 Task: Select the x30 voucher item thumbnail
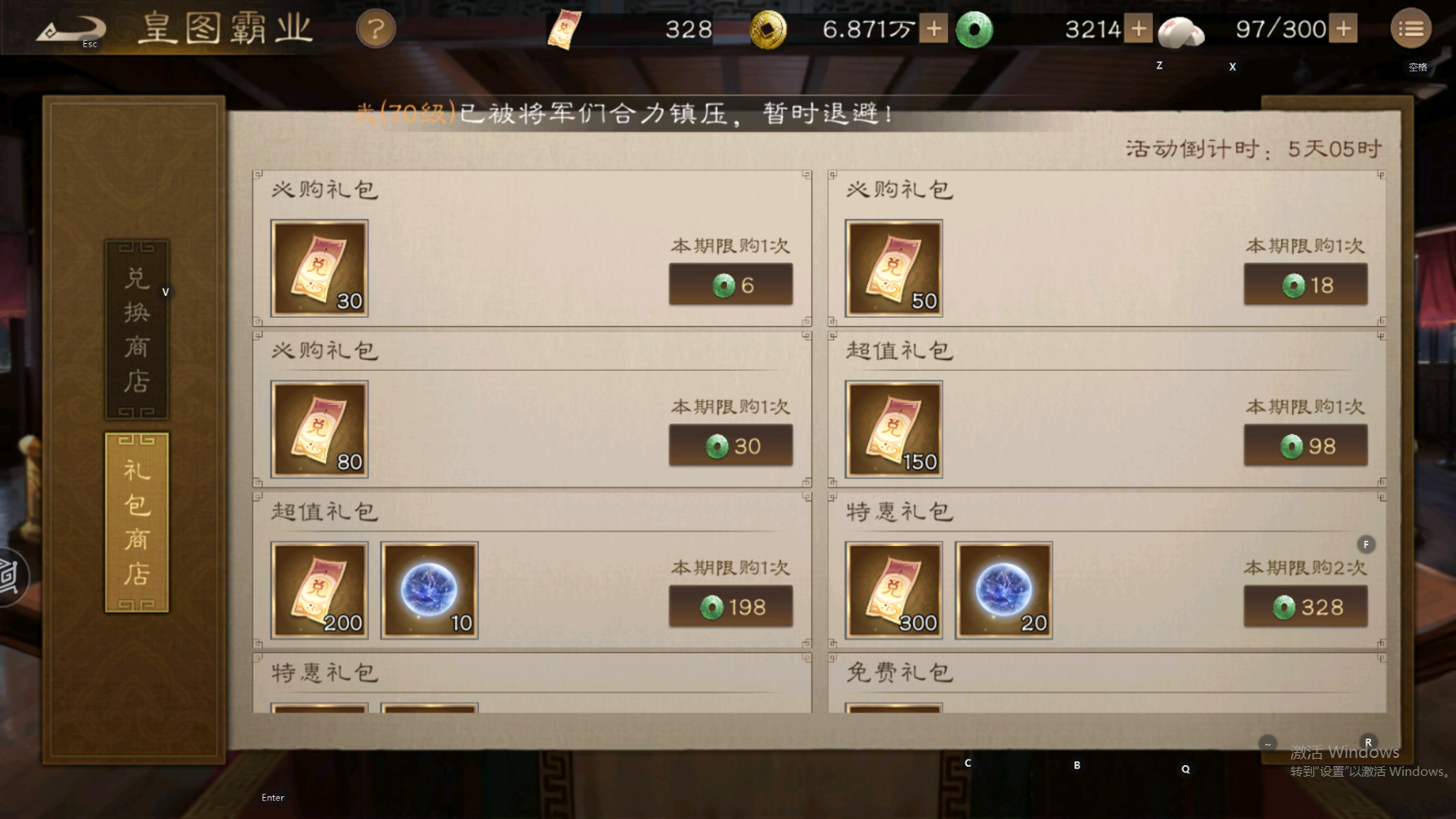point(320,267)
